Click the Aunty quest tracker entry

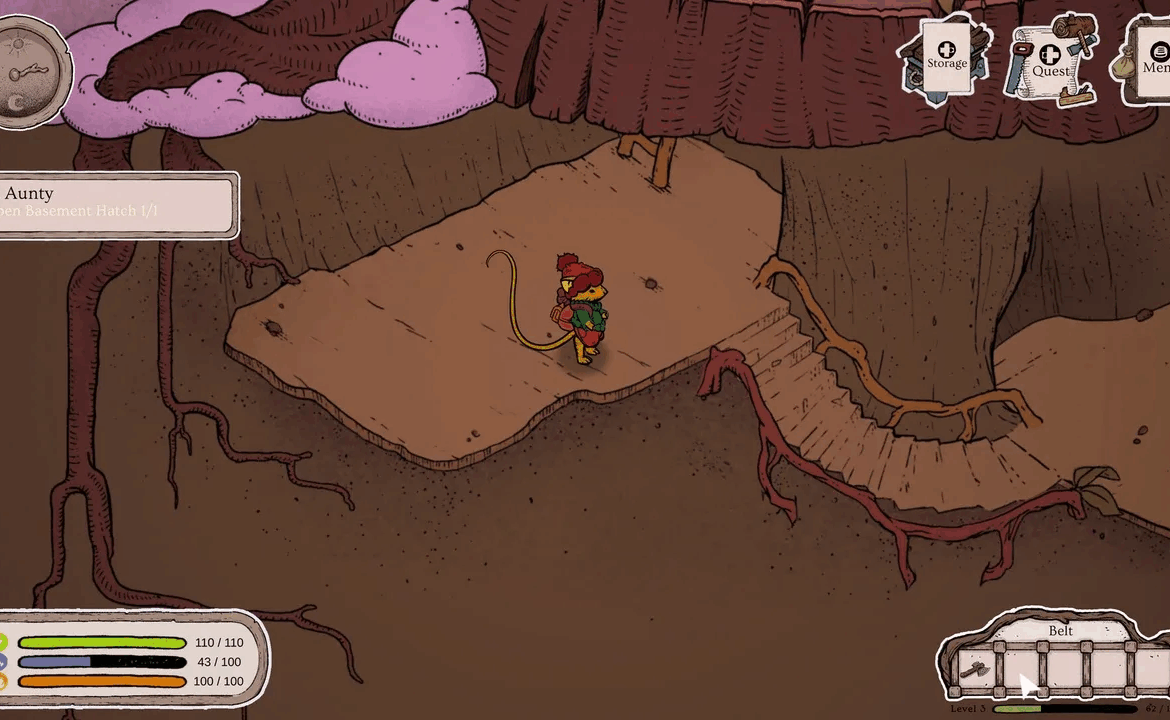118,202
